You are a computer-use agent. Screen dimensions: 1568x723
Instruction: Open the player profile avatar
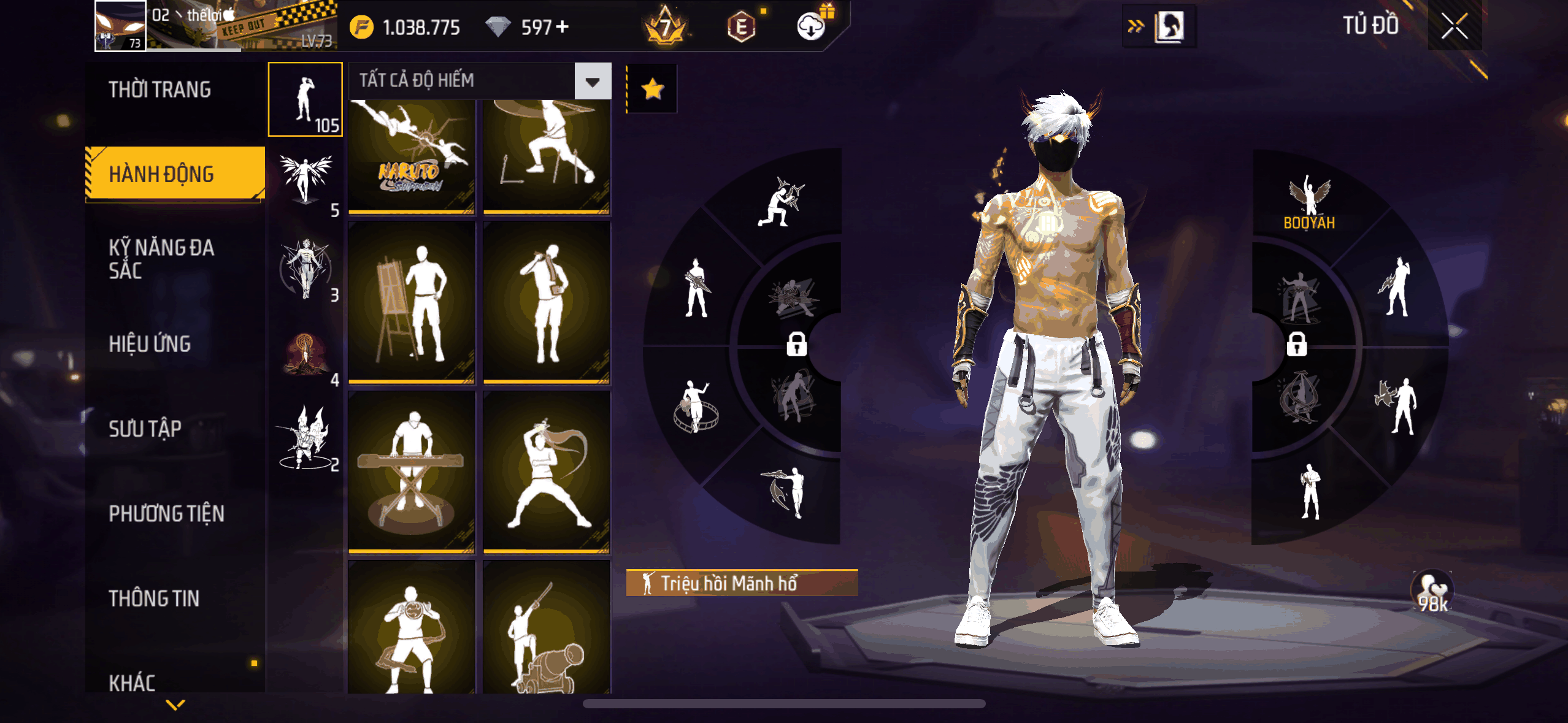pos(120,26)
